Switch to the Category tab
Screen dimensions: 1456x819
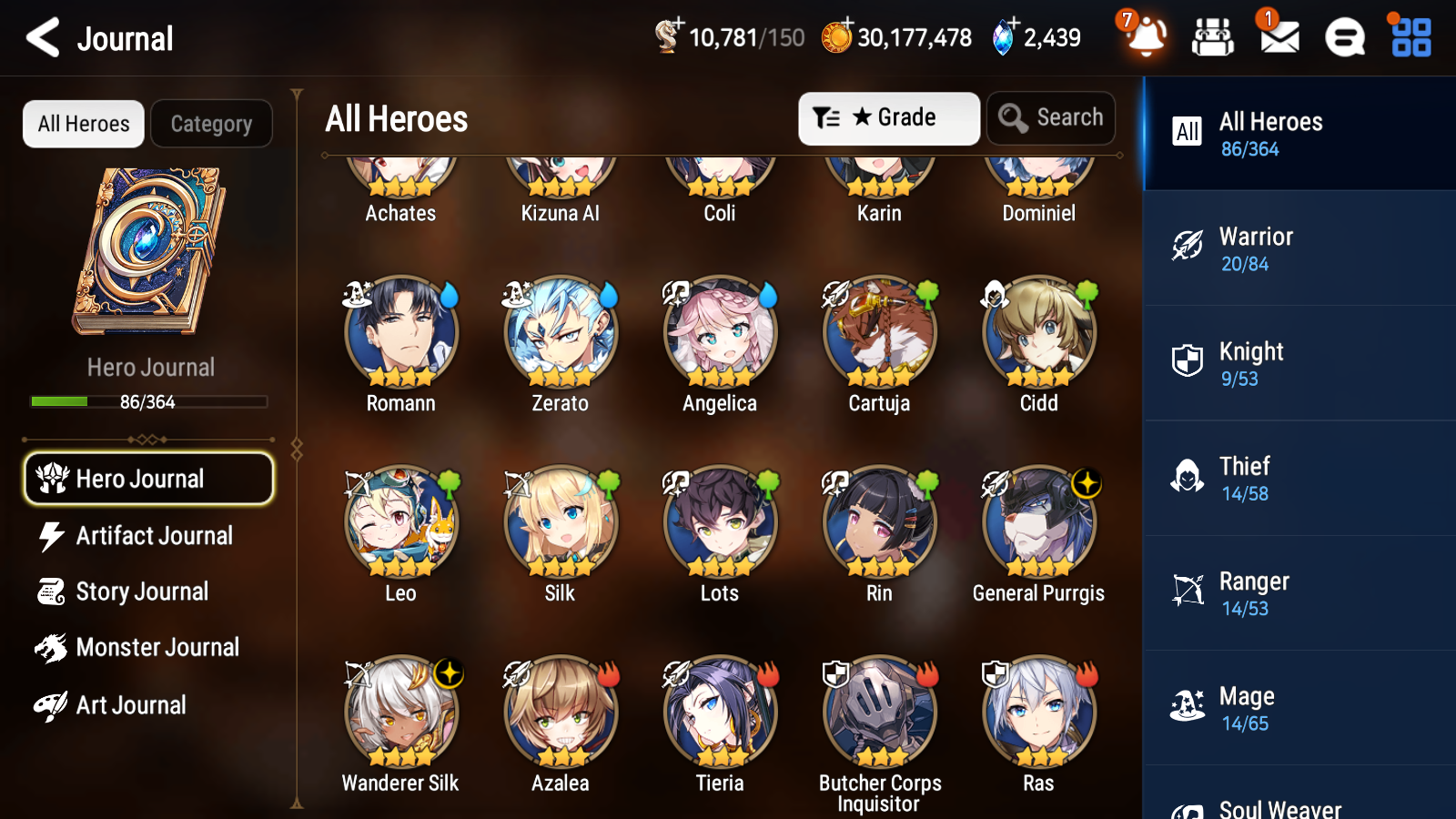pos(211,124)
